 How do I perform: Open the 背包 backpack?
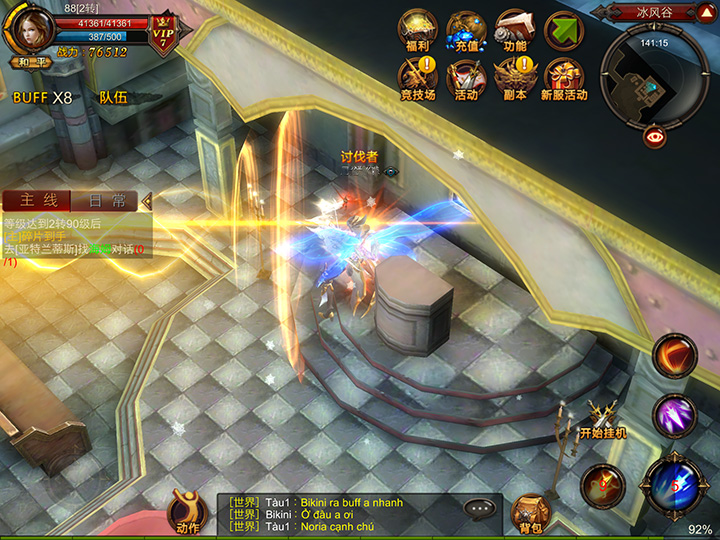click(x=530, y=513)
